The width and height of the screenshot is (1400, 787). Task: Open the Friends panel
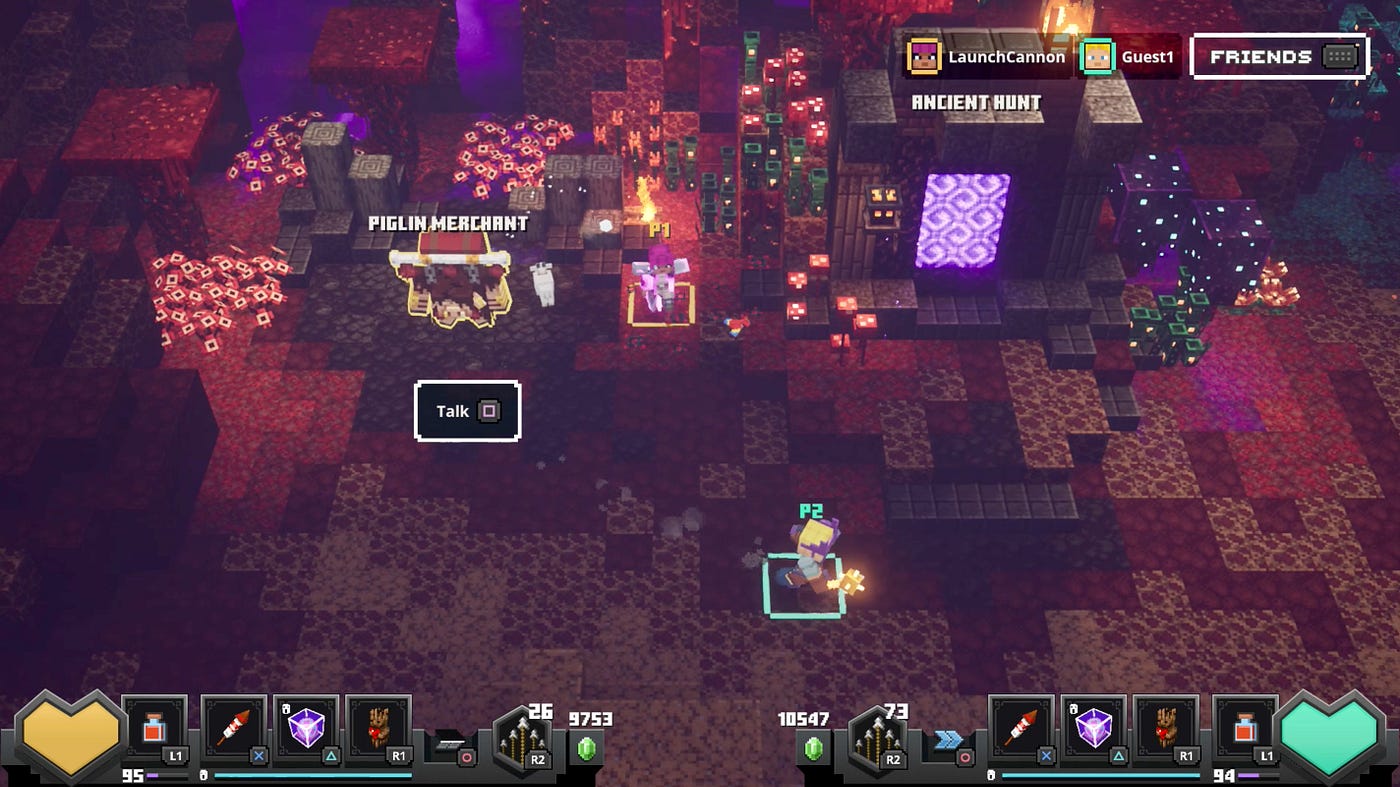(x=1278, y=57)
